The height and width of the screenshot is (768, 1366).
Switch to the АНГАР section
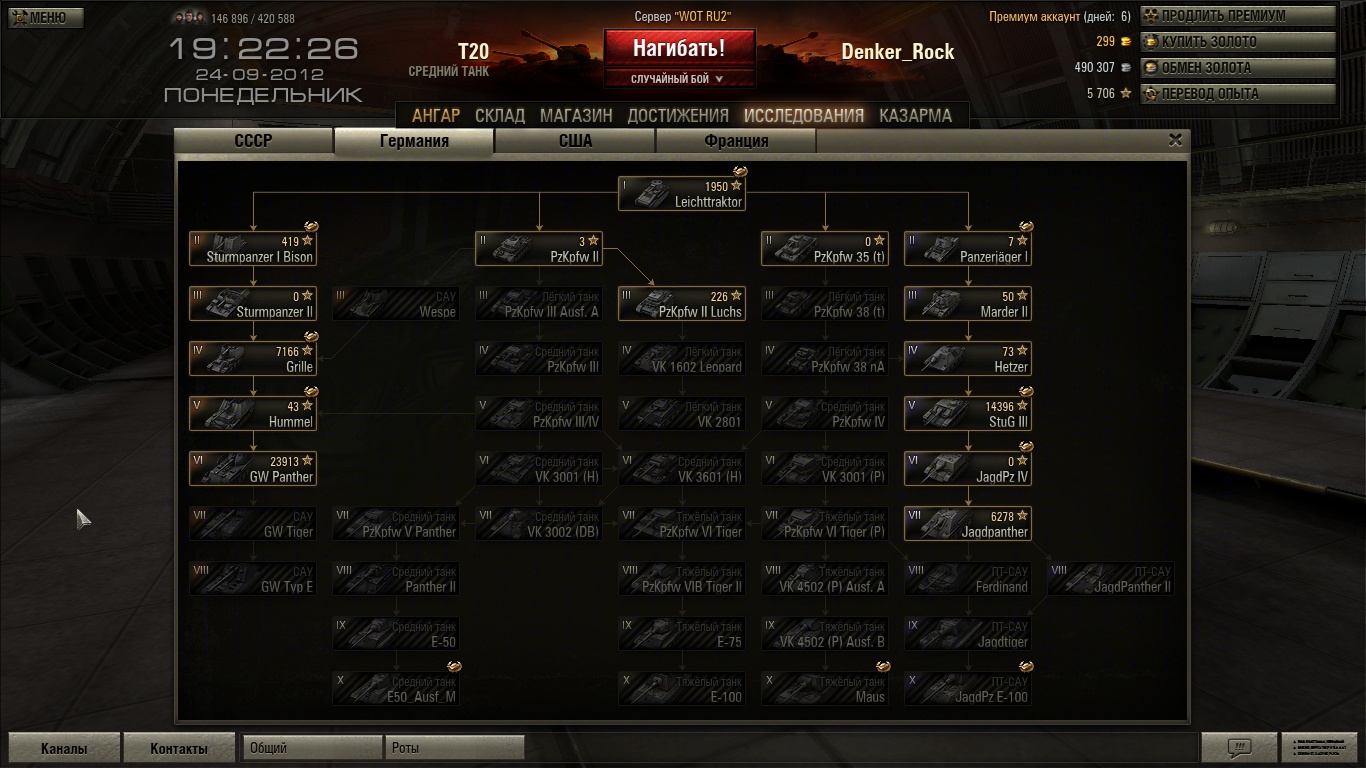(436, 116)
